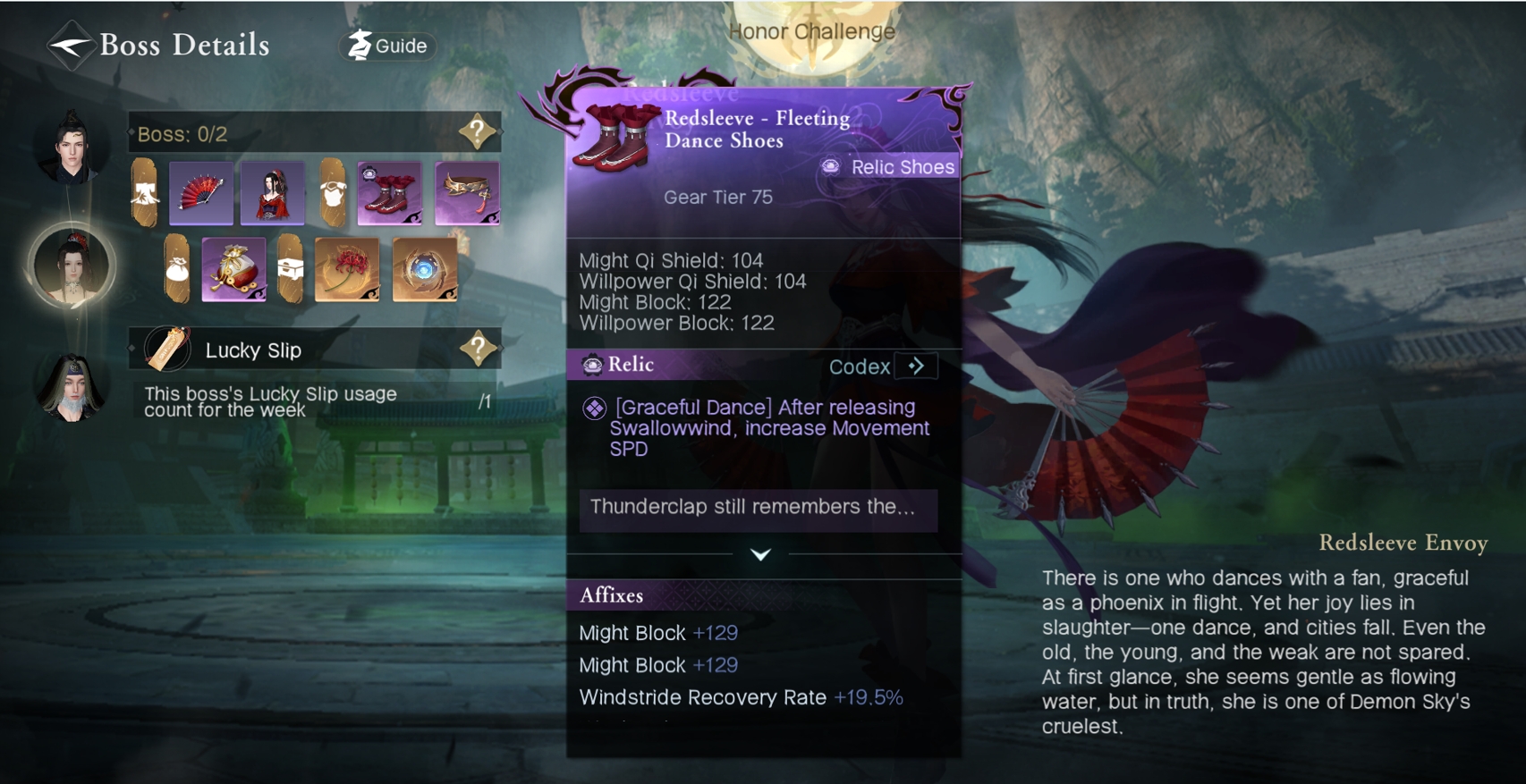1526x784 pixels.
Task: Show help for Lucky Slip
Action: (x=478, y=349)
